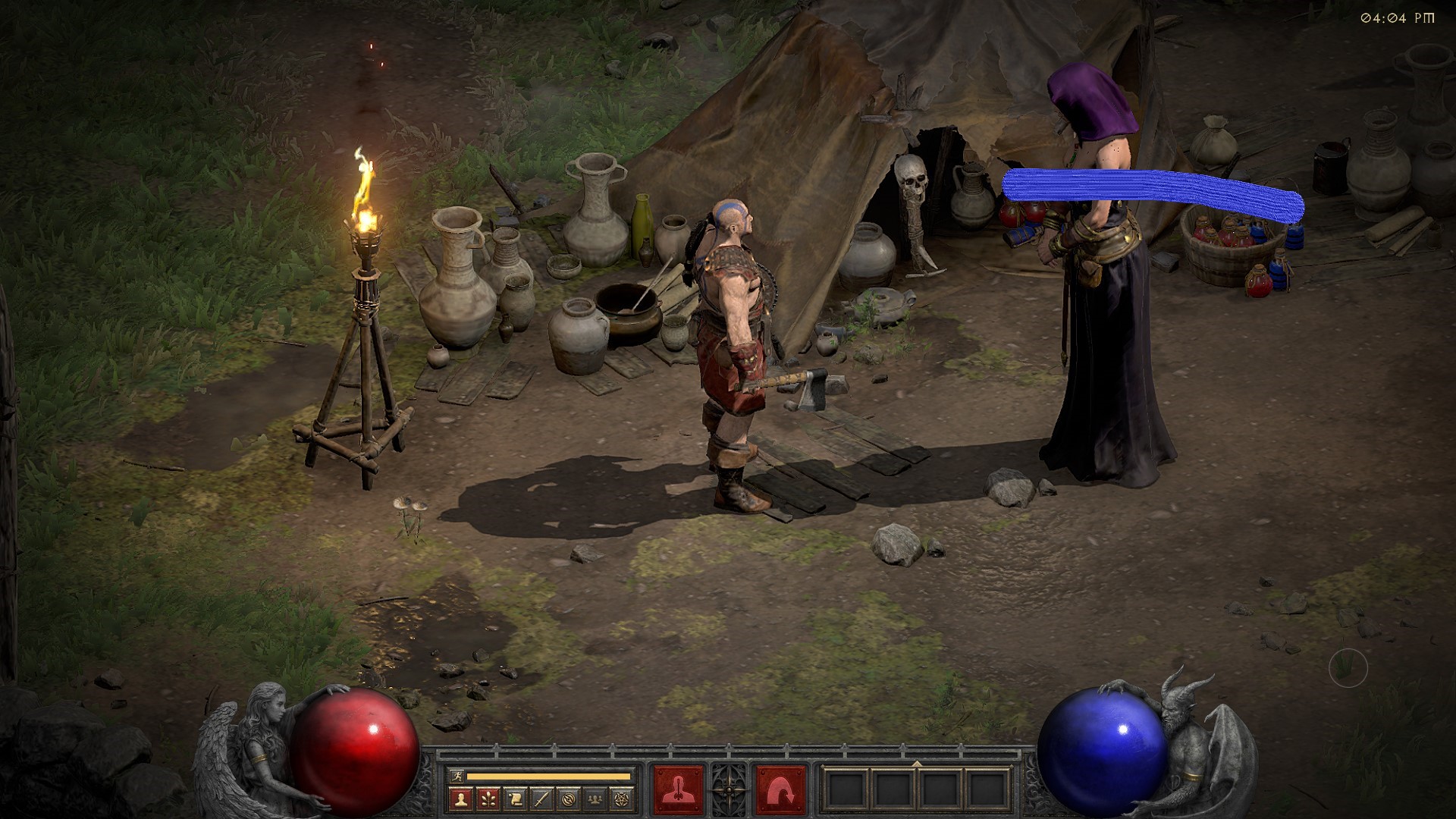Screen dimensions: 1456x819
Task: Expand the belt with the small arrow
Action: tap(917, 763)
